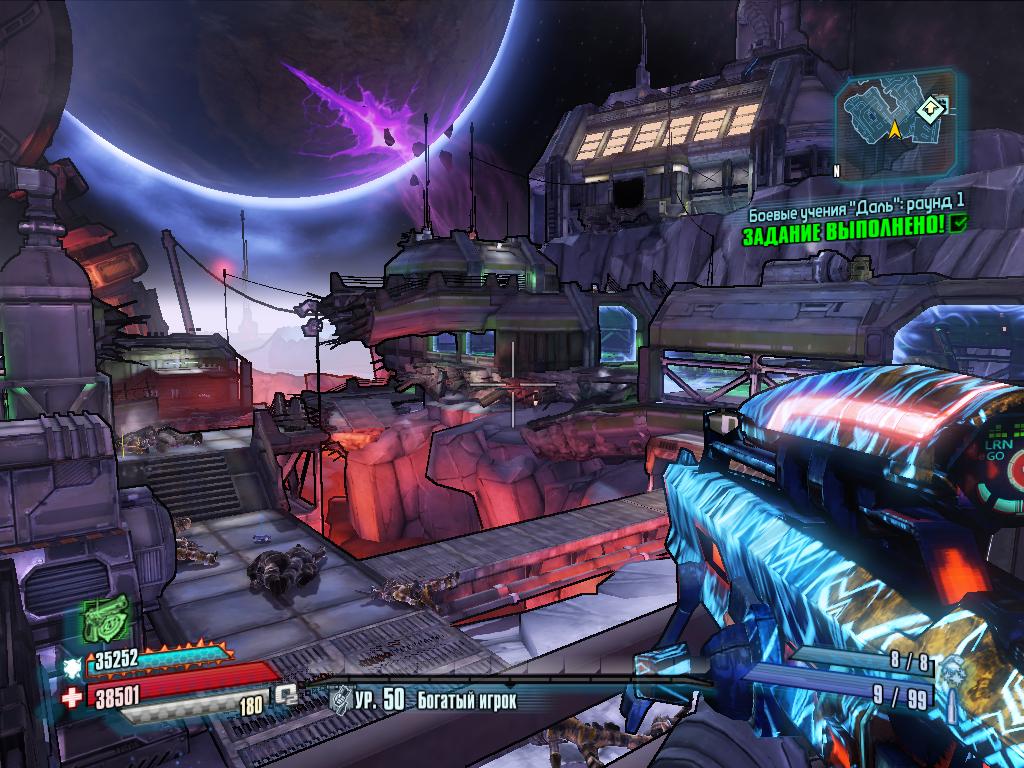Click the grenade icon beside ammo counters

pos(951,673)
